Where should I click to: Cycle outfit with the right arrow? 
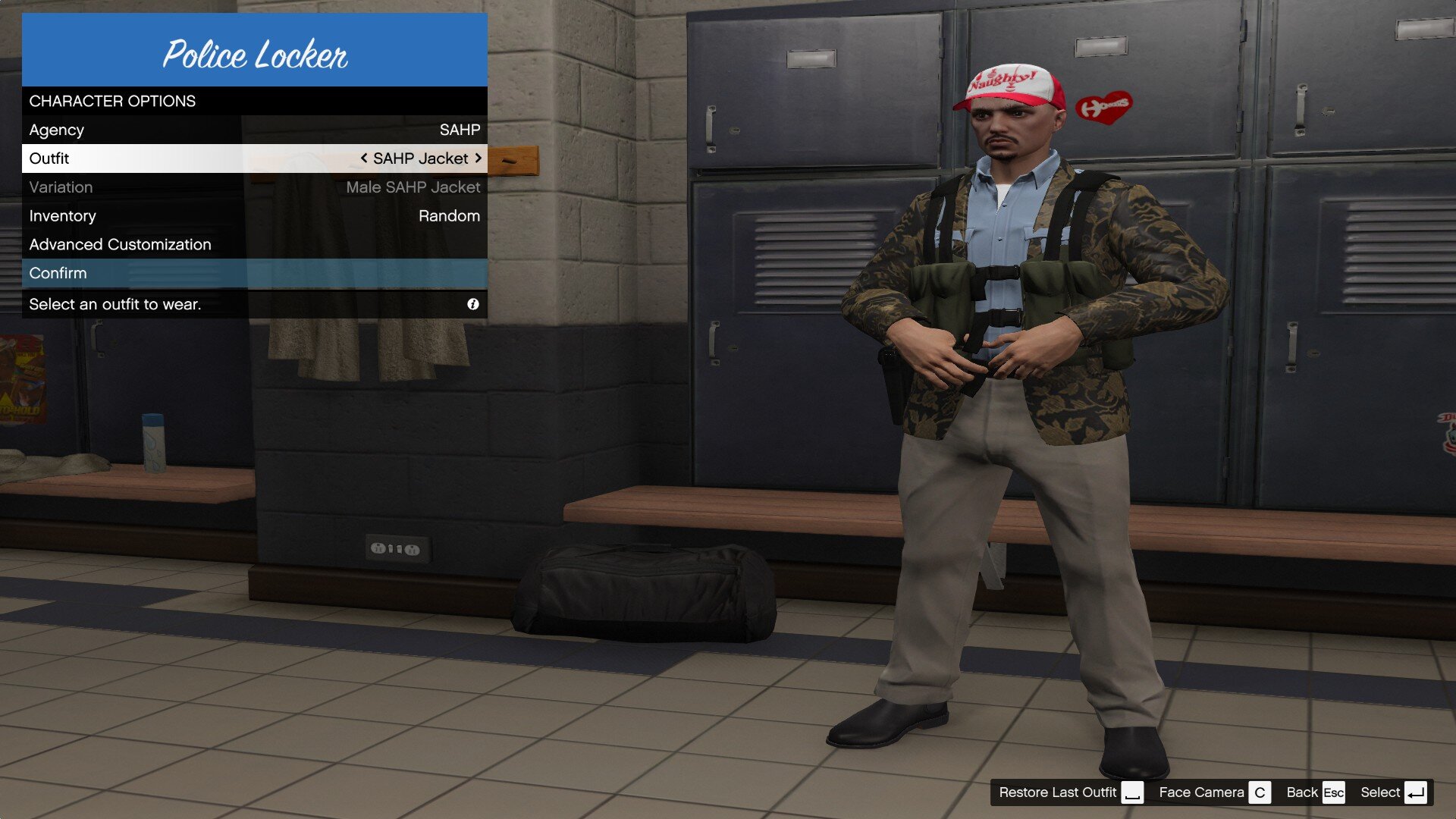click(479, 158)
